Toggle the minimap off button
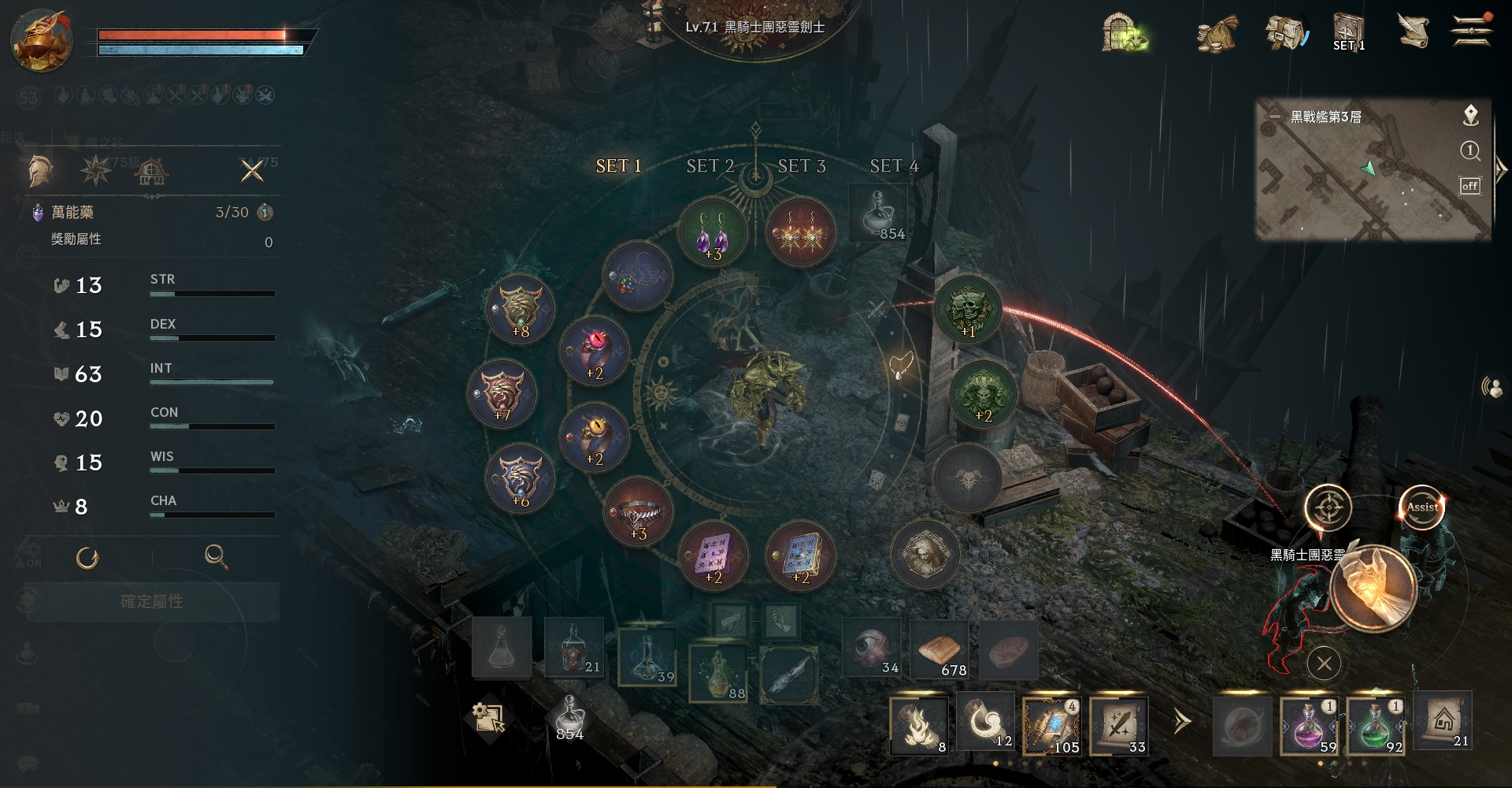This screenshot has height=788, width=1512. point(1469,186)
